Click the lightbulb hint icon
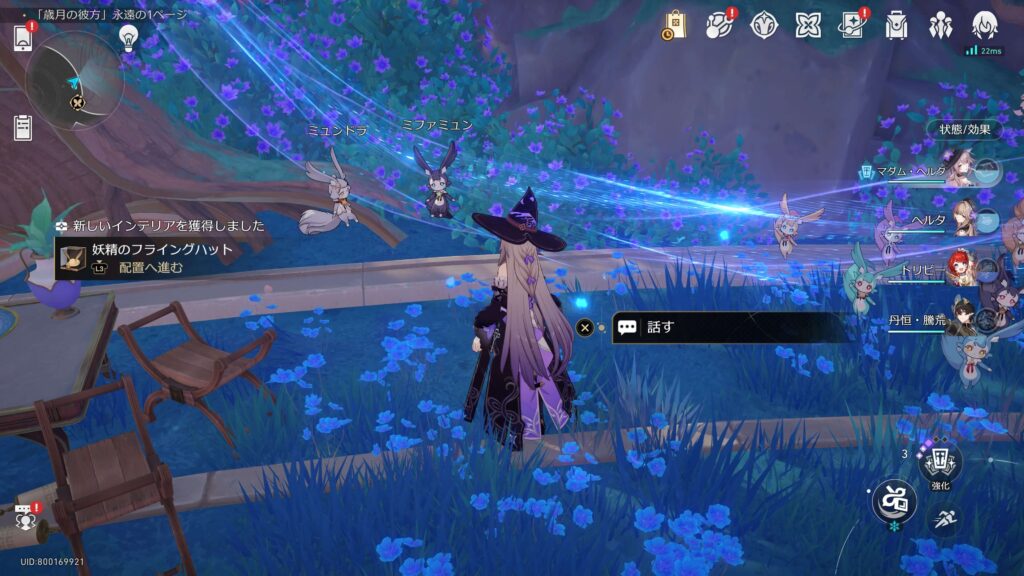1024x576 pixels. click(x=128, y=37)
